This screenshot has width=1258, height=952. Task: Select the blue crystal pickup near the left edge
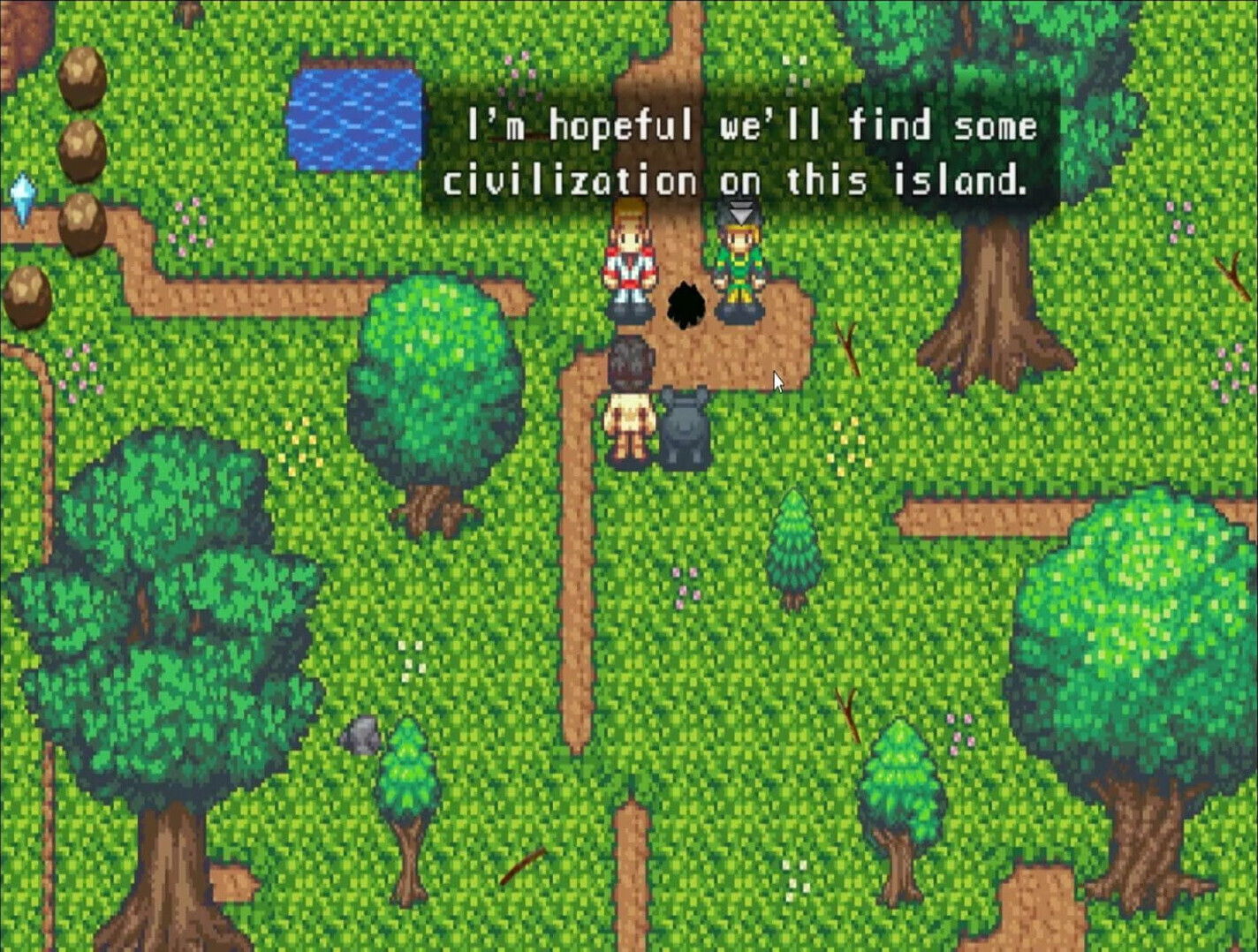pyautogui.click(x=25, y=199)
